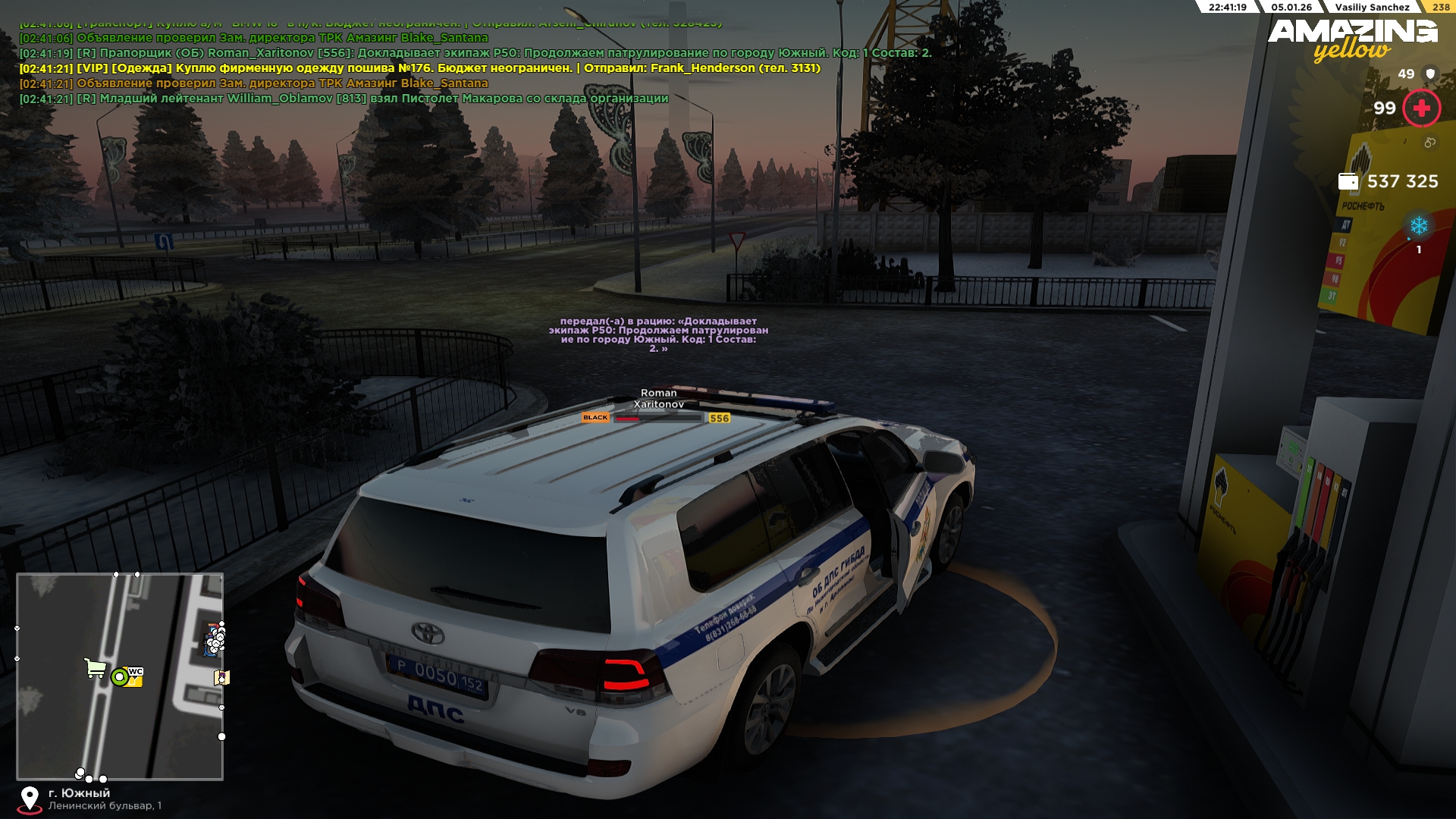
Task: Click the Vasiliy Sanchez player name tab
Action: (1372, 7)
